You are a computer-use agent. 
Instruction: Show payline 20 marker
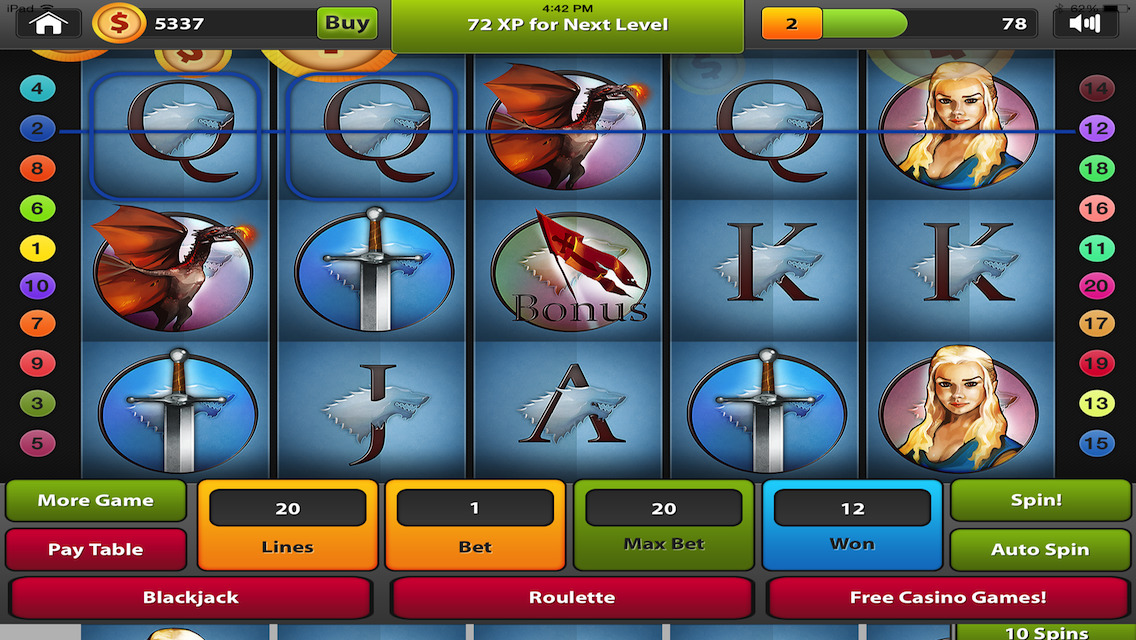[x=1096, y=286]
